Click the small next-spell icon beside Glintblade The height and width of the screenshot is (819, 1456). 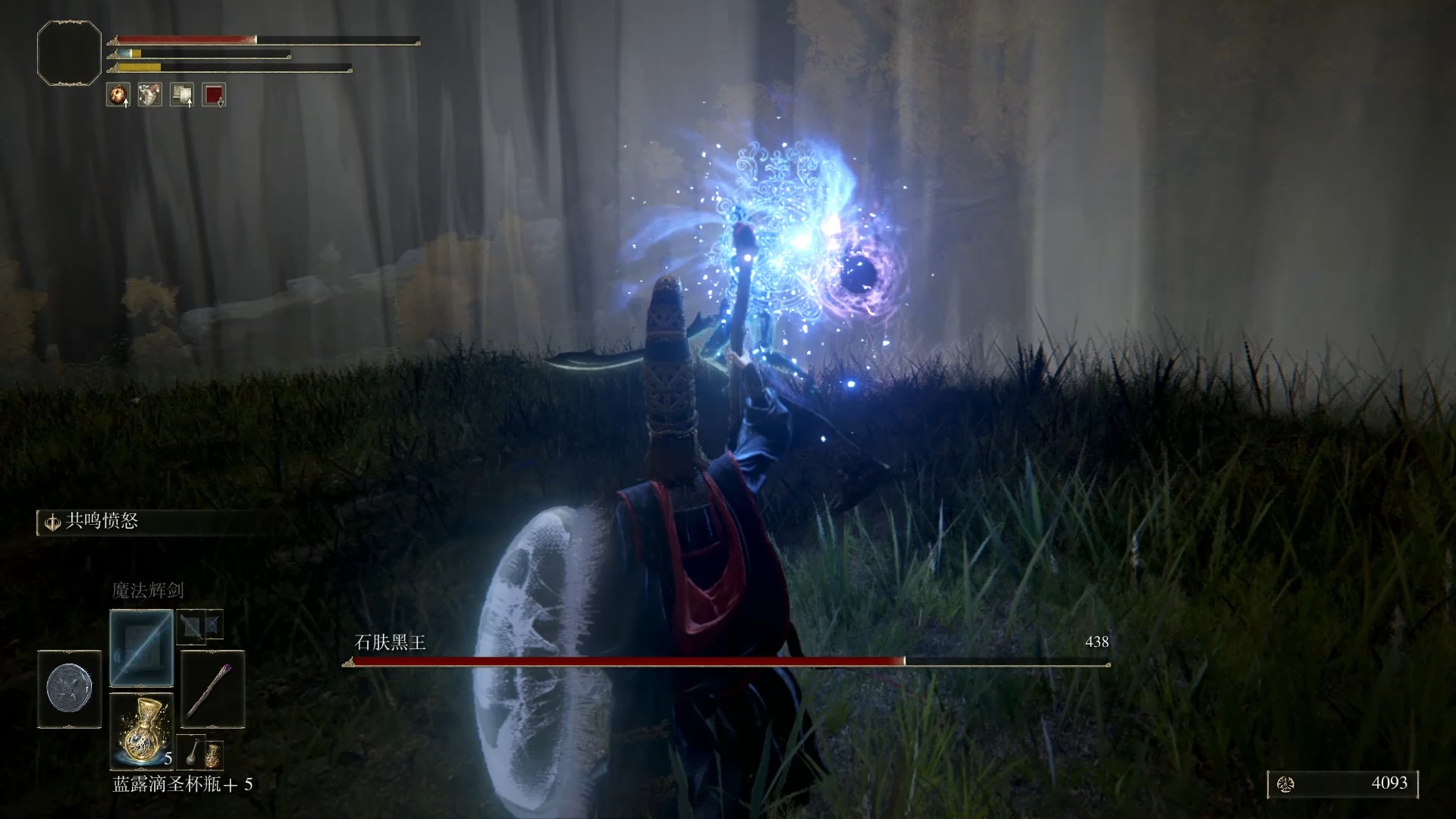tap(200, 626)
